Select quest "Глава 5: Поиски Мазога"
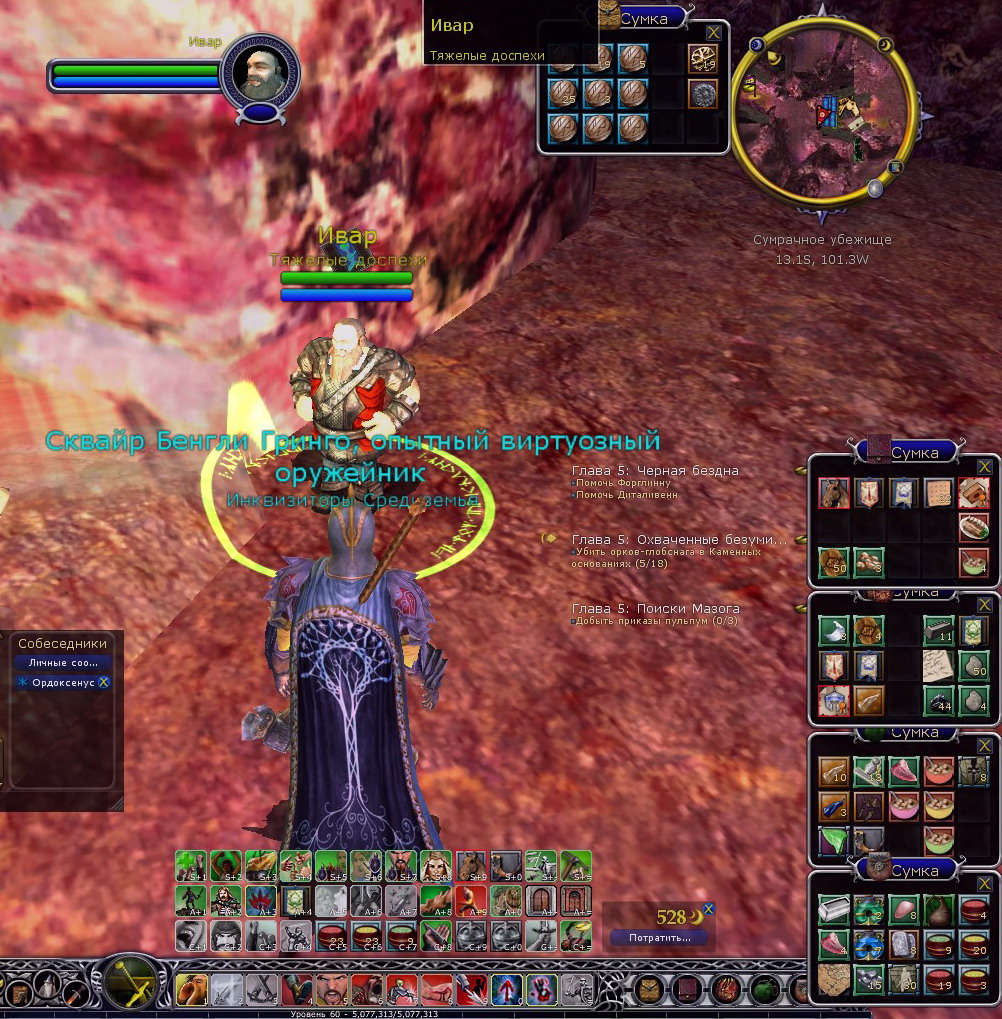The height and width of the screenshot is (1019, 1002). click(x=655, y=608)
